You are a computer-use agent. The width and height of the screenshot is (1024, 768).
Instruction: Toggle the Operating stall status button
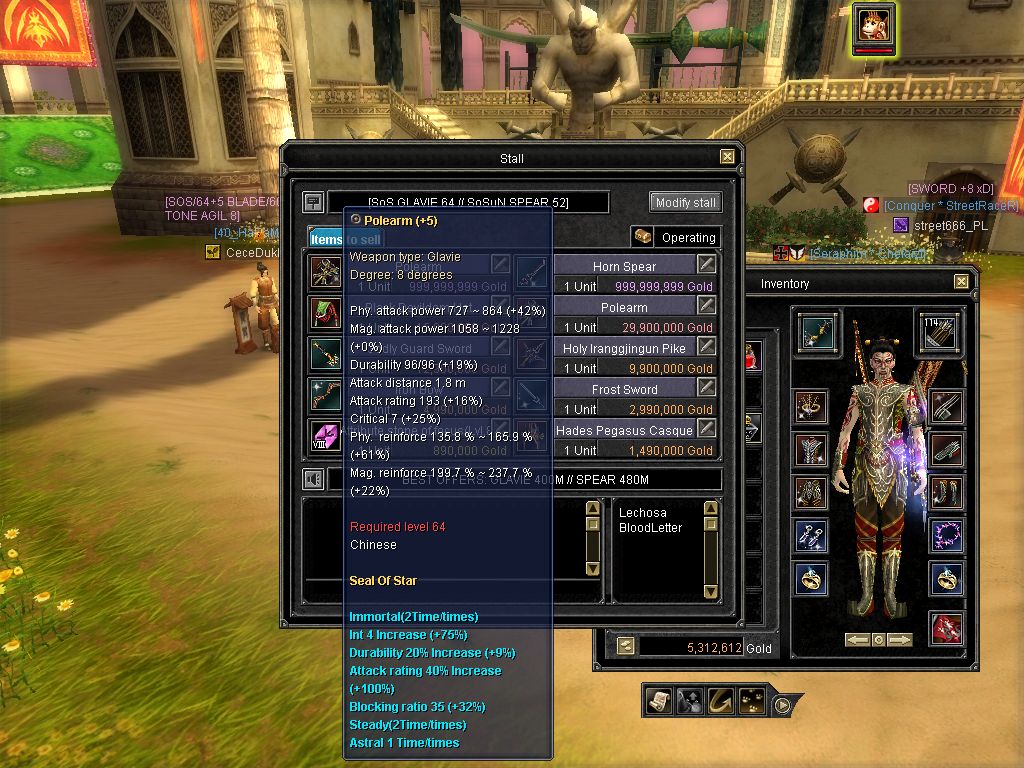click(x=676, y=237)
